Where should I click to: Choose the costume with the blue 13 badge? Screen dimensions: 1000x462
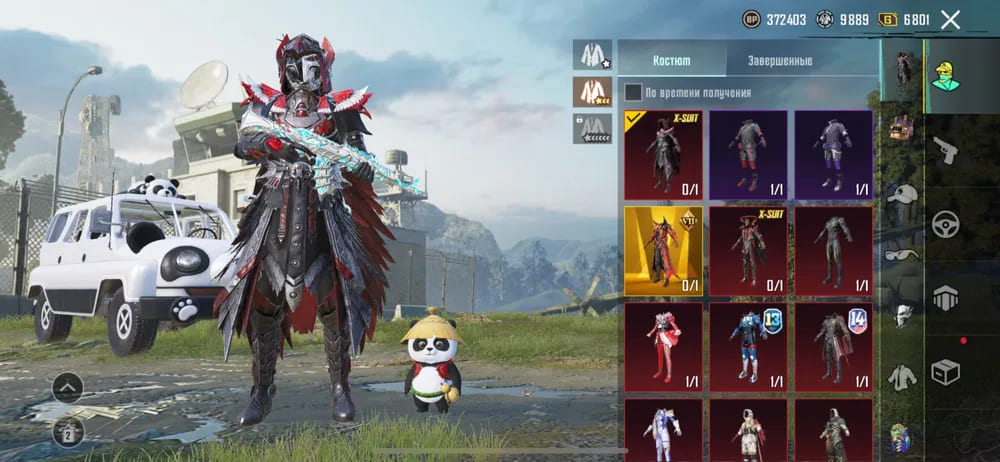click(748, 347)
